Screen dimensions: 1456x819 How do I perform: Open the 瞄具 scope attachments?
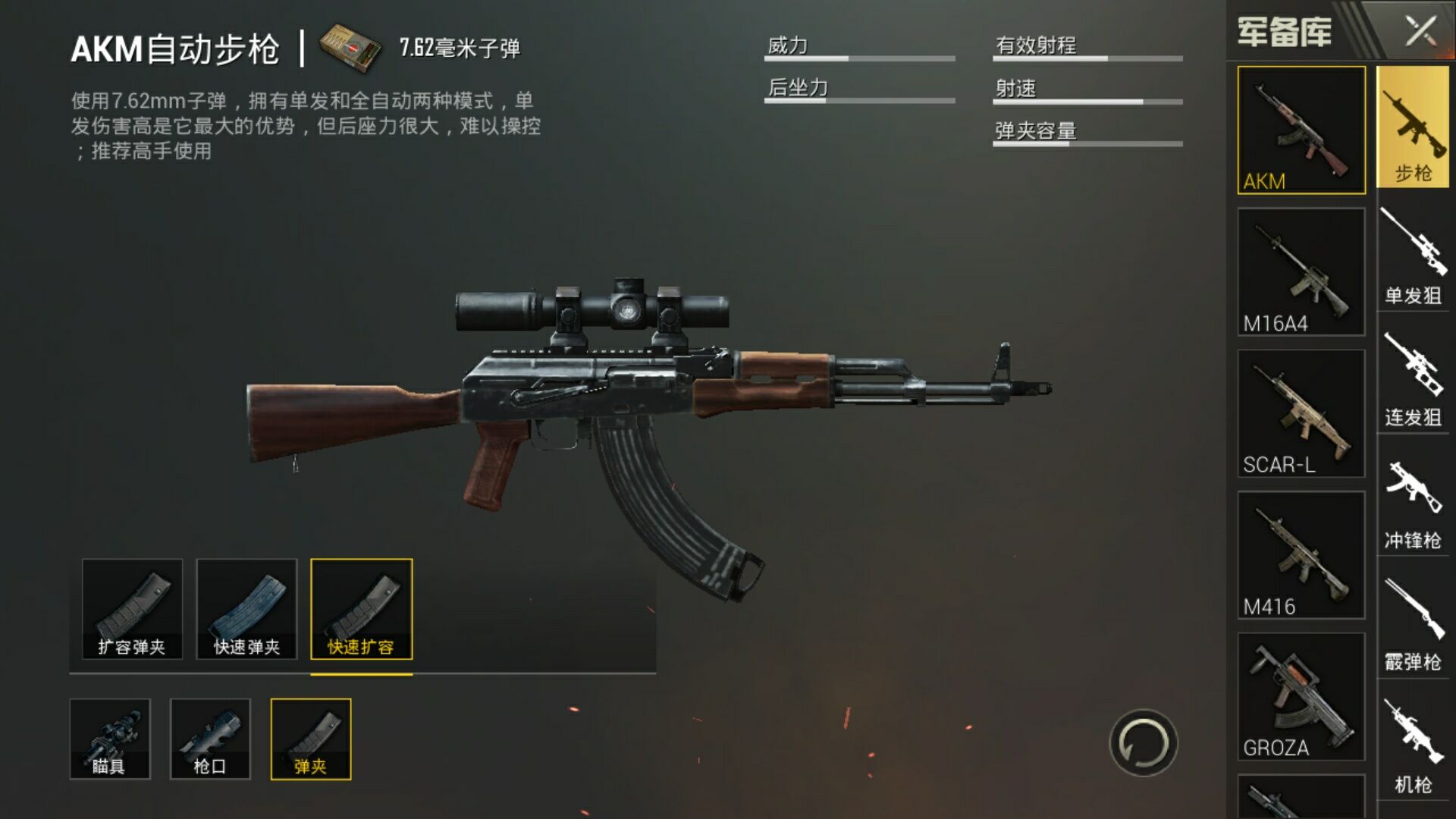[x=110, y=739]
